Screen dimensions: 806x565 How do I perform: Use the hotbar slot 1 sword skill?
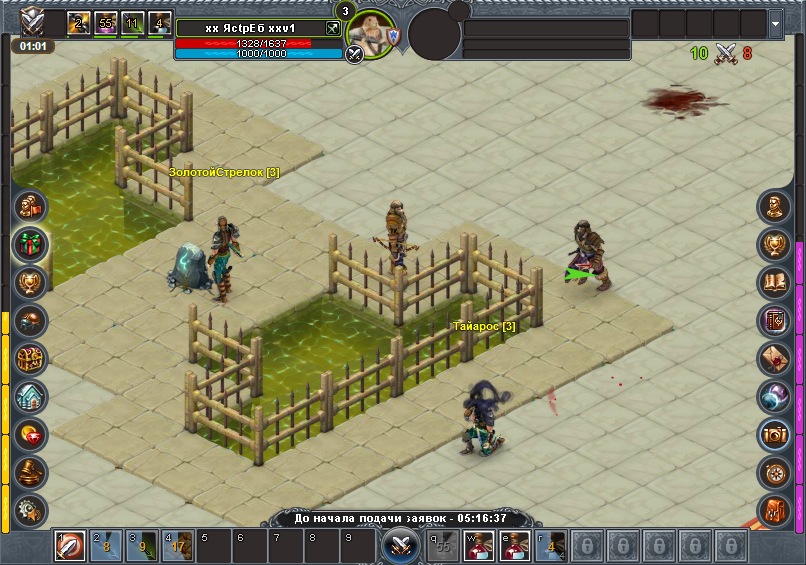pyautogui.click(x=69, y=546)
